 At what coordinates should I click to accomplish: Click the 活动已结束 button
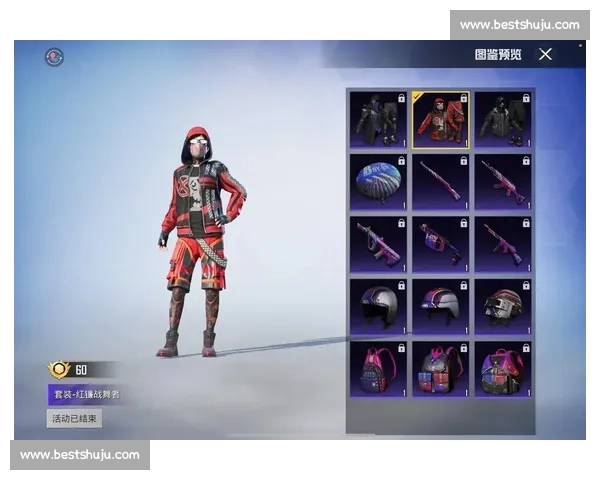[x=74, y=418]
